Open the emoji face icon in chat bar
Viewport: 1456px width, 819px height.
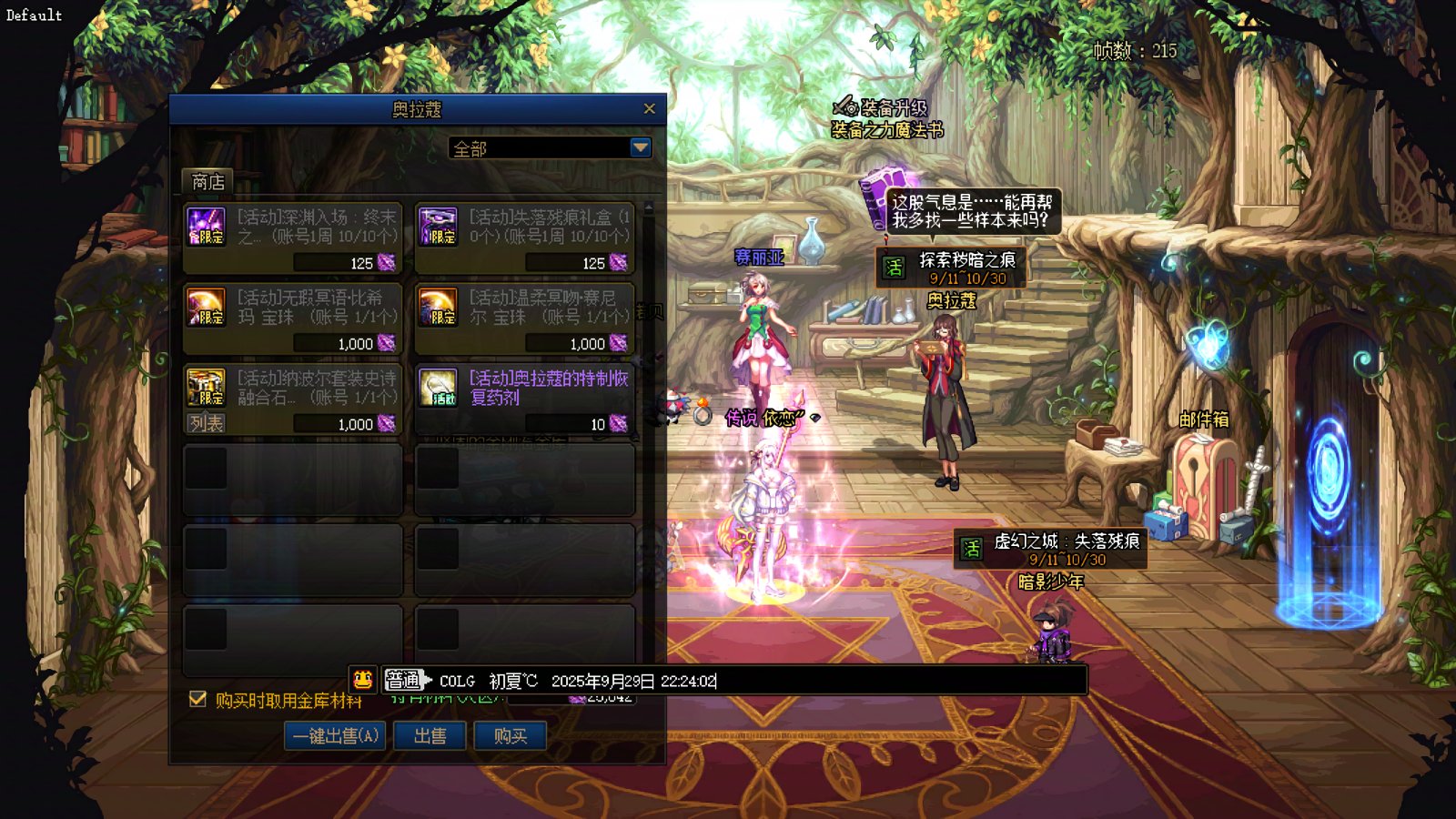point(363,680)
